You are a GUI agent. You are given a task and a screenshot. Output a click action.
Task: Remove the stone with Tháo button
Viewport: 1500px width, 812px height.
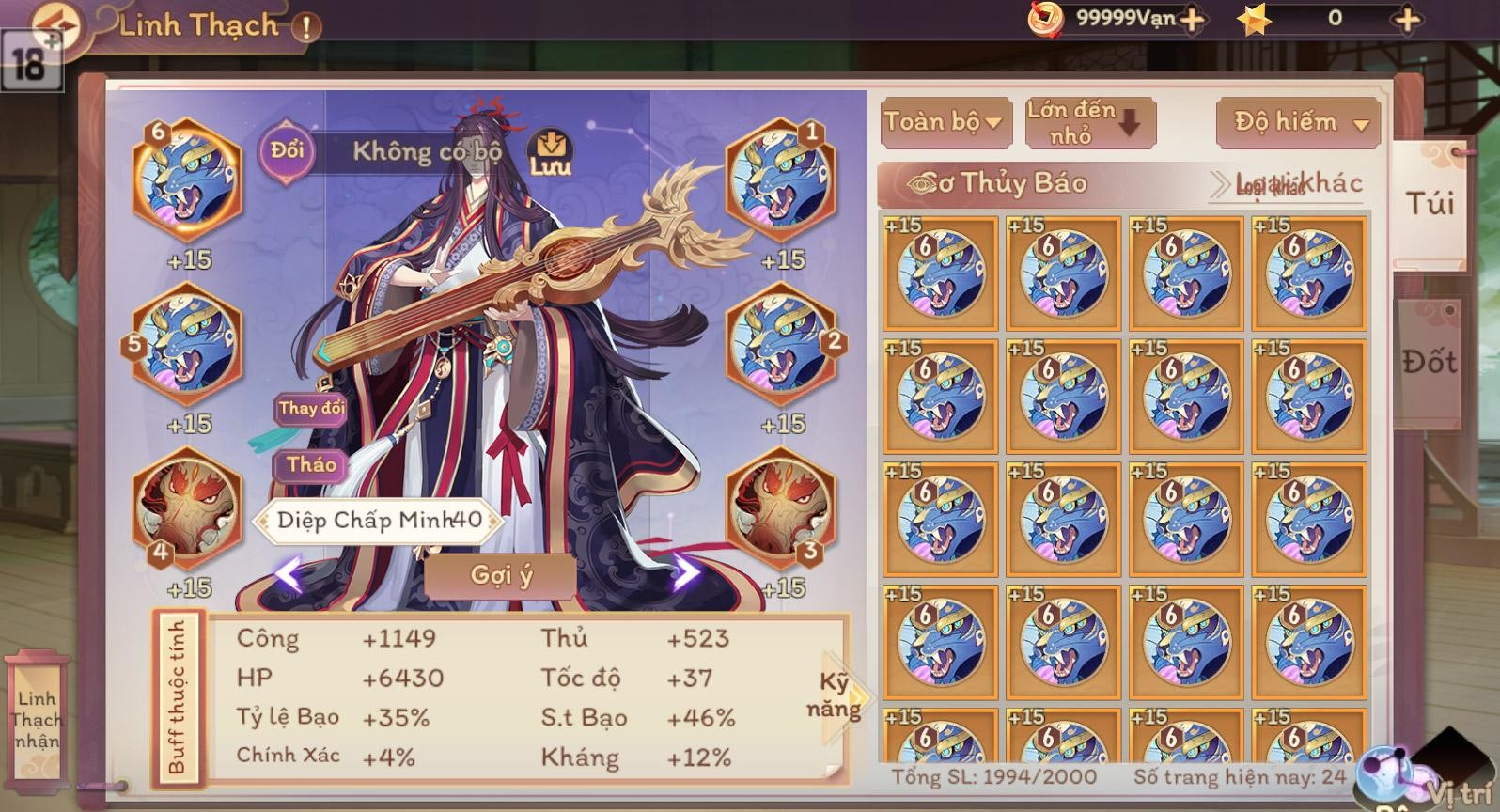click(311, 464)
